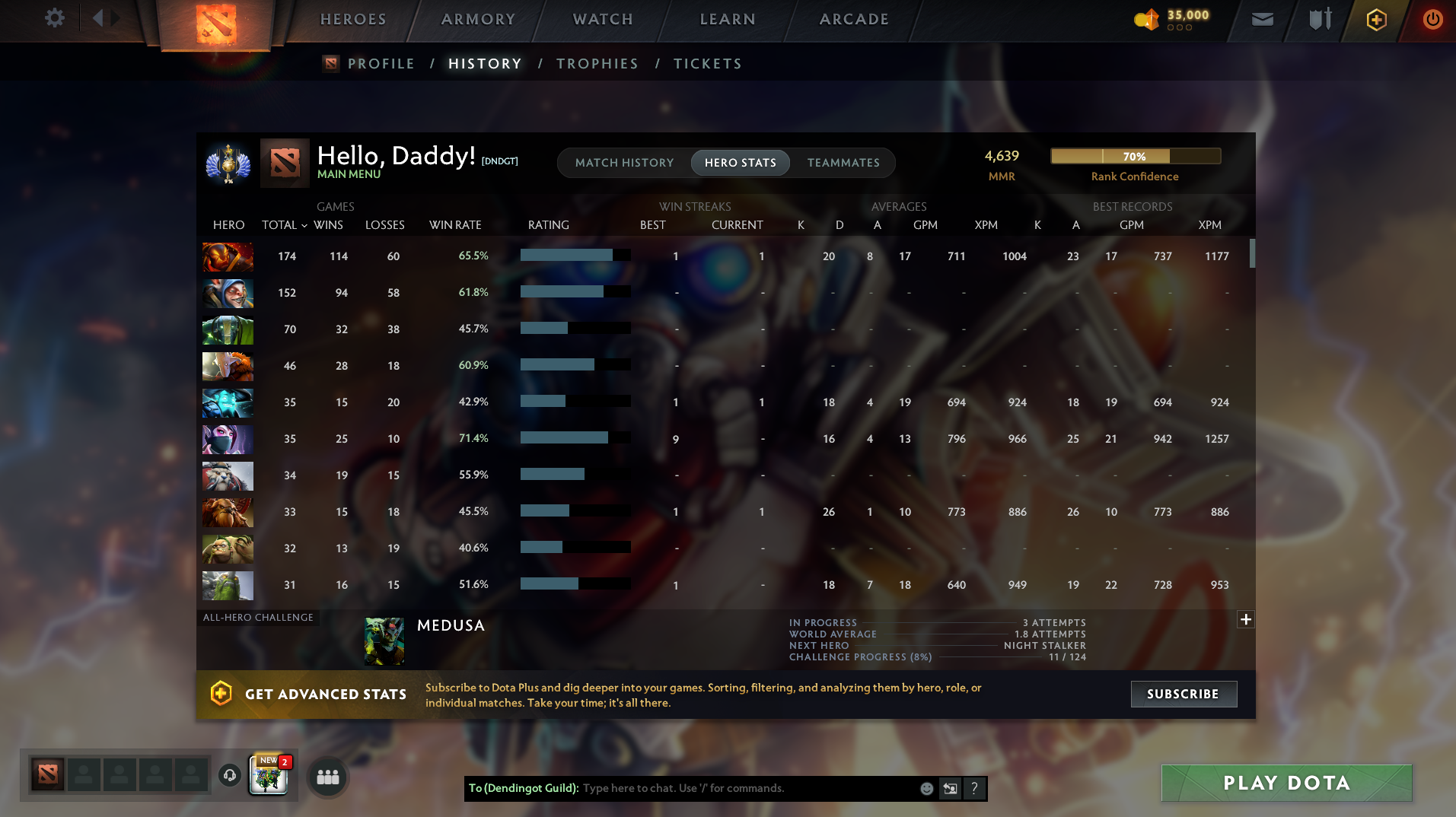This screenshot has height=817, width=1456.
Task: Click the NEW item notification thumbnail
Action: click(268, 775)
